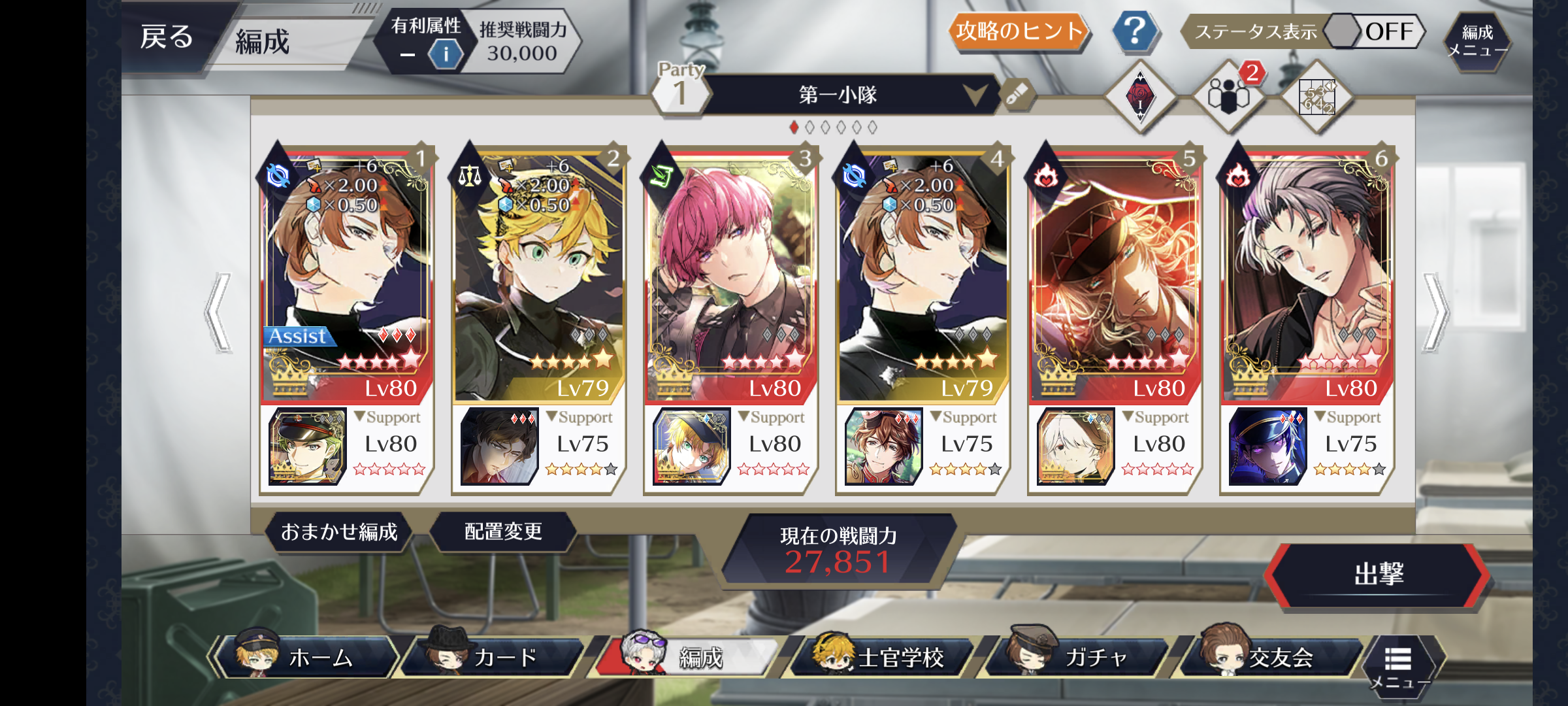Viewport: 1568px width, 706px height.
Task: Launch the battle with 出撃
Action: [1377, 575]
